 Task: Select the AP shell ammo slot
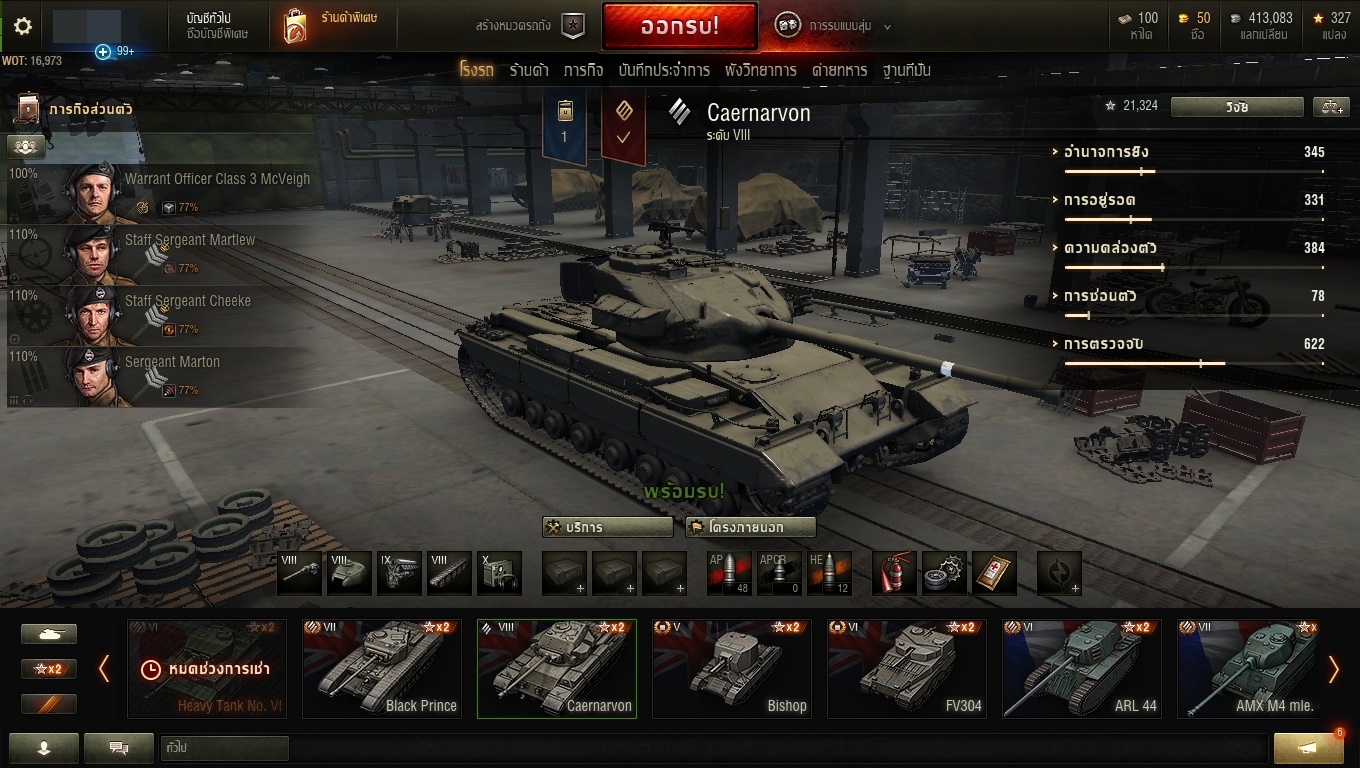729,573
